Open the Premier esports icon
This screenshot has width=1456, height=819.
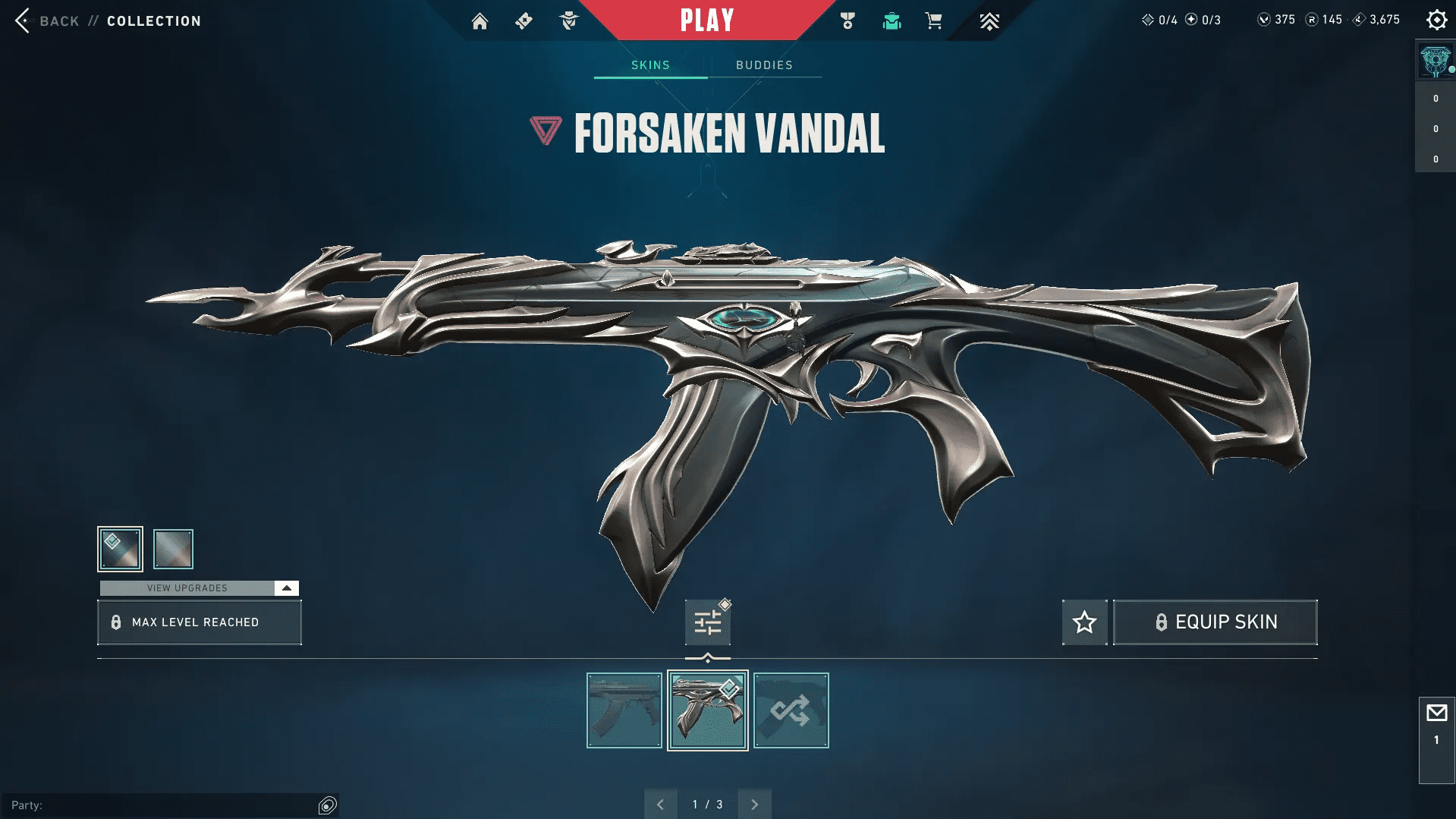[989, 20]
